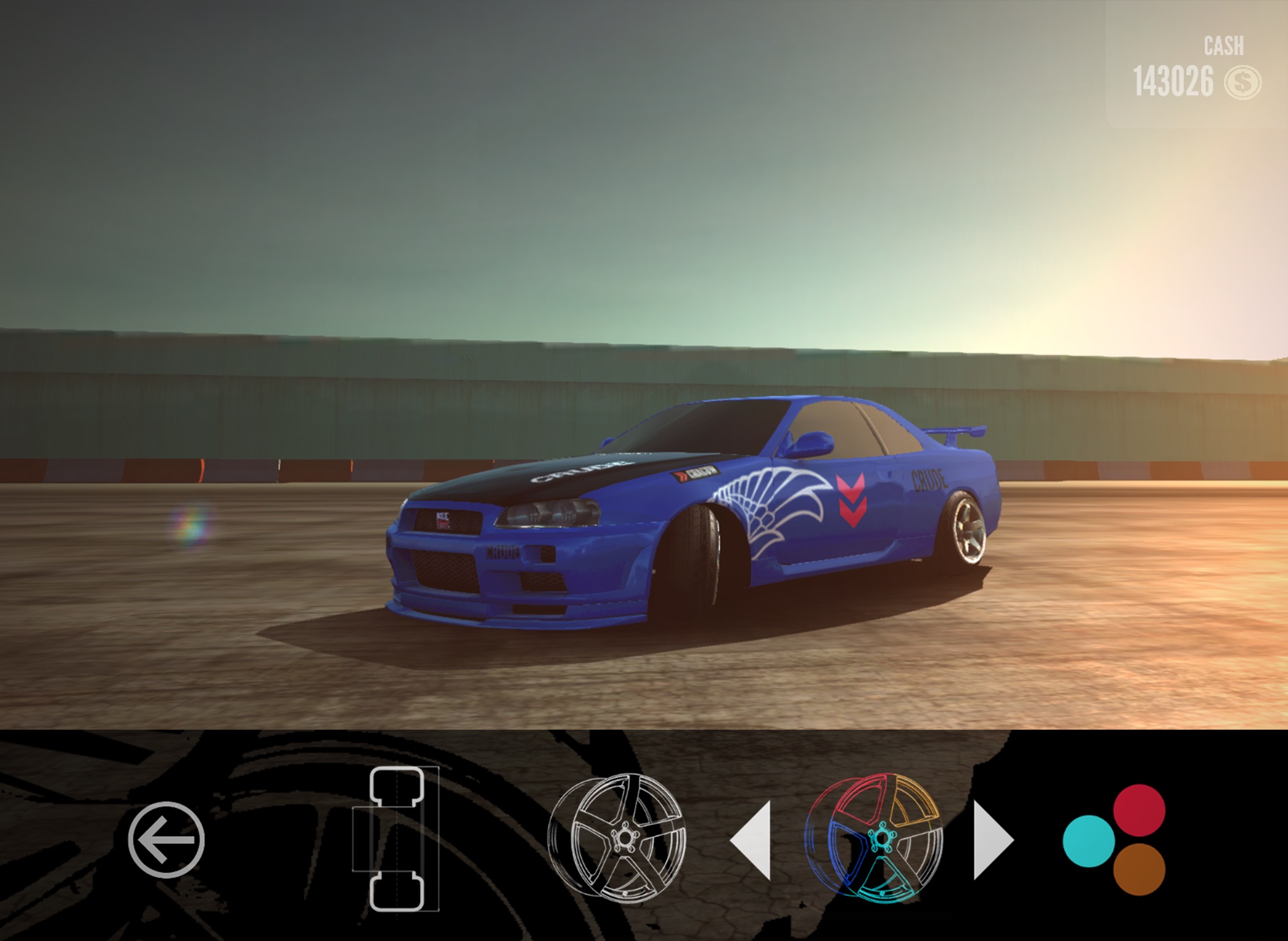Choose the multicolored rim paint icon
This screenshot has height=941, width=1288.
coord(875,838)
